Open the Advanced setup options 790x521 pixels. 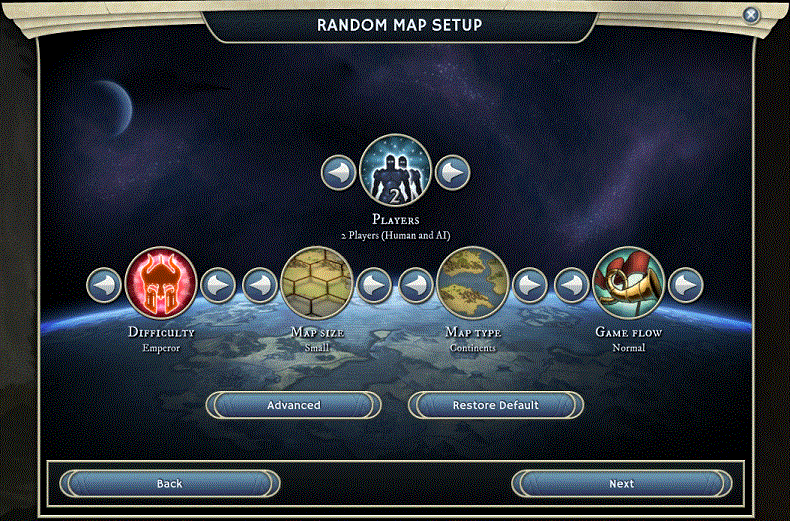[x=294, y=405]
